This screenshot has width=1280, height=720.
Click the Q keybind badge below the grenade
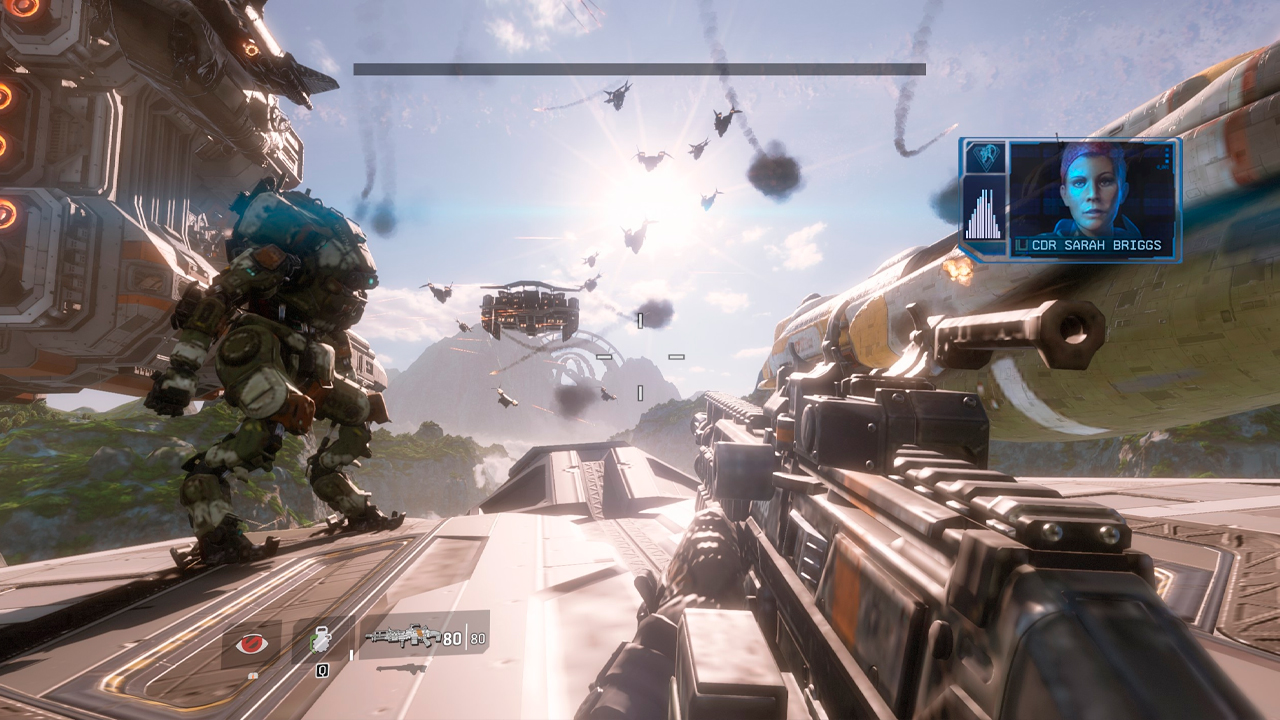[321, 669]
